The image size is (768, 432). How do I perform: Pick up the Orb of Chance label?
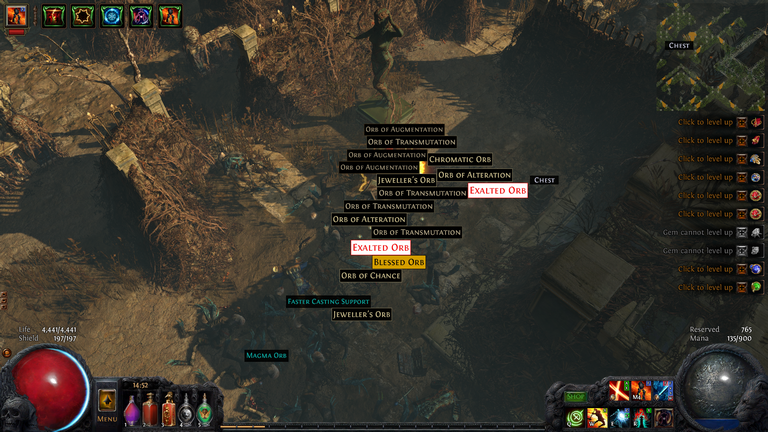coord(370,276)
